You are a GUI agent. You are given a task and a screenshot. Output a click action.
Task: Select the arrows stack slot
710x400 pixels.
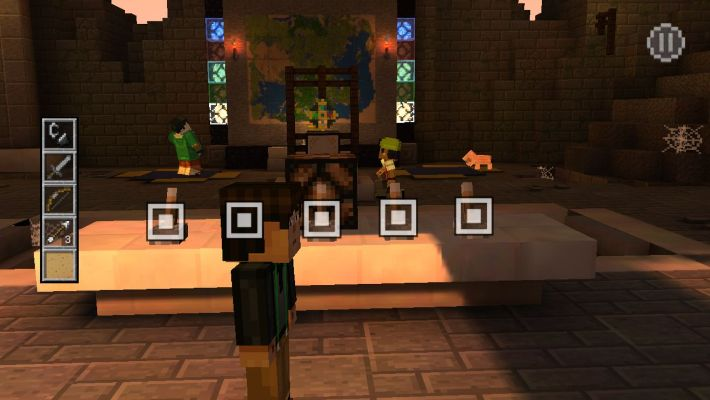point(59,232)
